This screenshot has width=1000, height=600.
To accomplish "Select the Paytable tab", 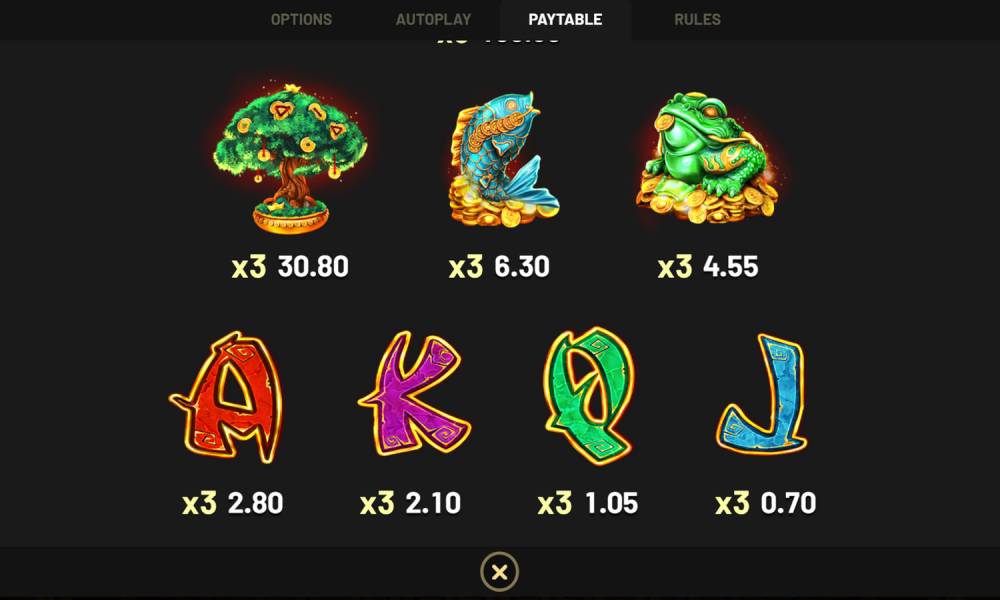I will click(565, 19).
